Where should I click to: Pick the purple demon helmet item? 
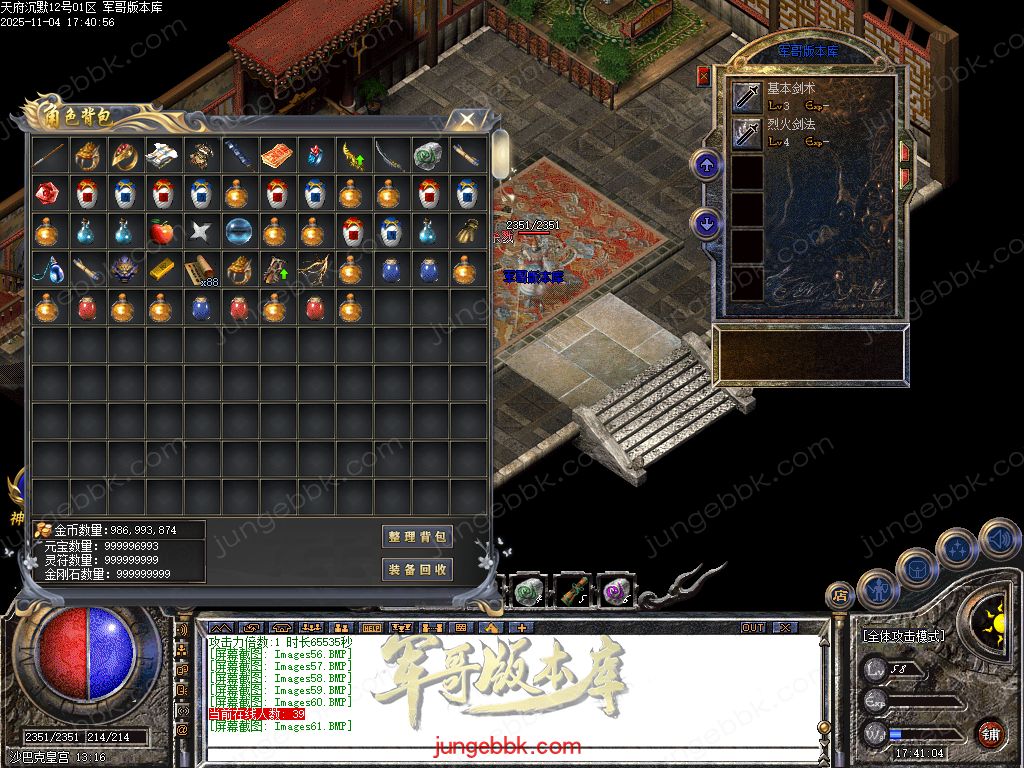coord(123,270)
